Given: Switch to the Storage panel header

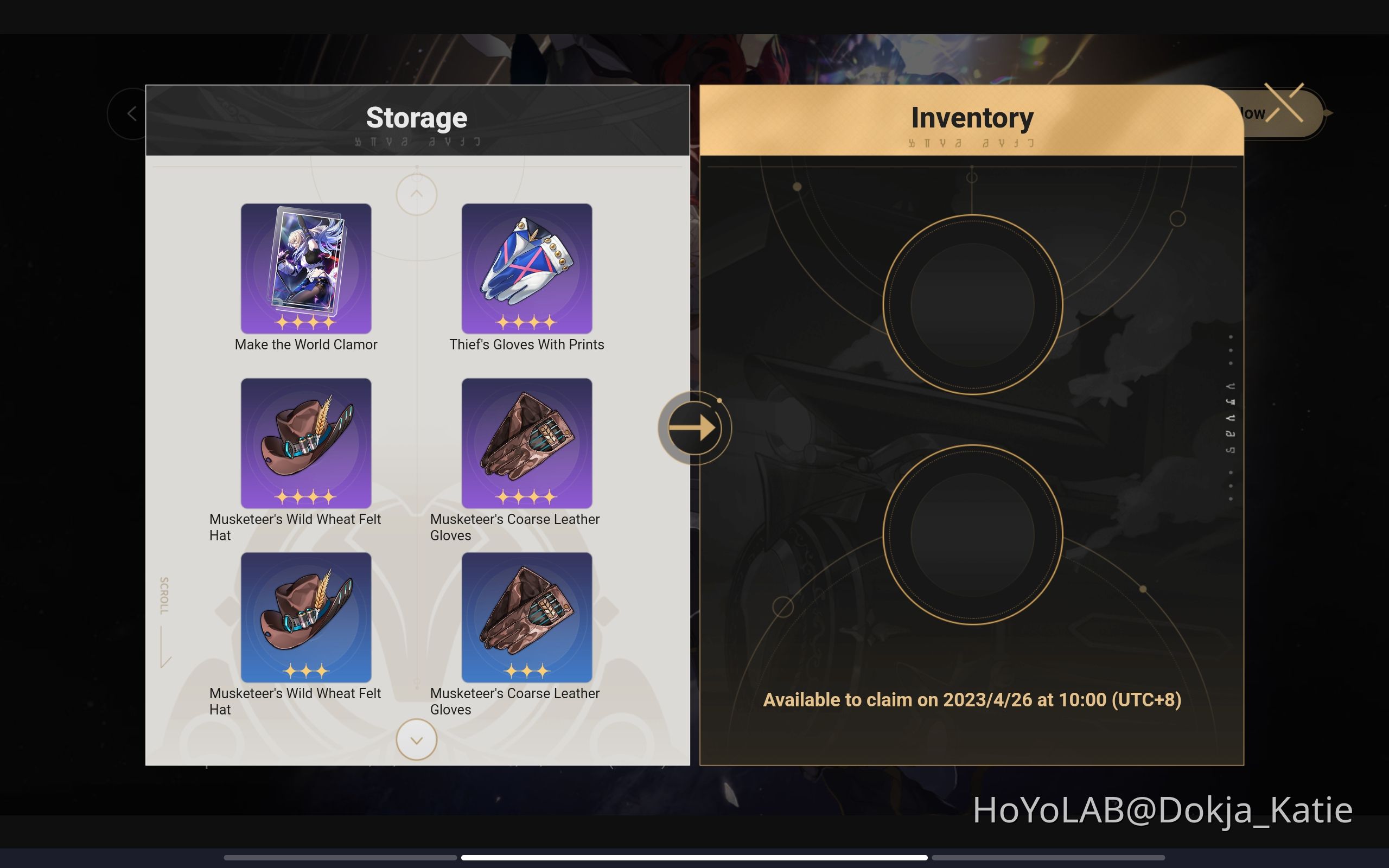Looking at the screenshot, I should coord(417,117).
